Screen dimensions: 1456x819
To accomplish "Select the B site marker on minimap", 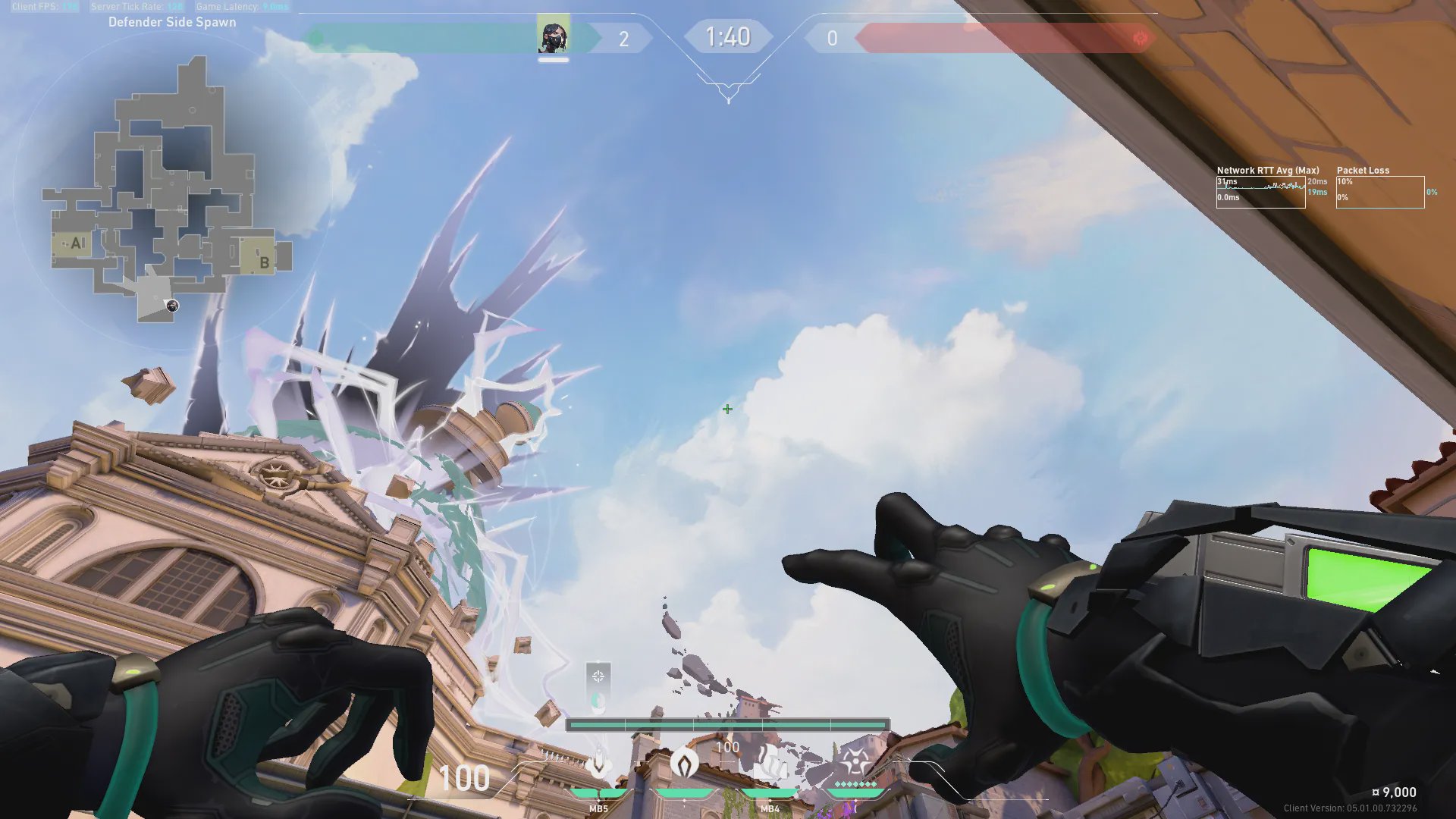I will coord(263,262).
